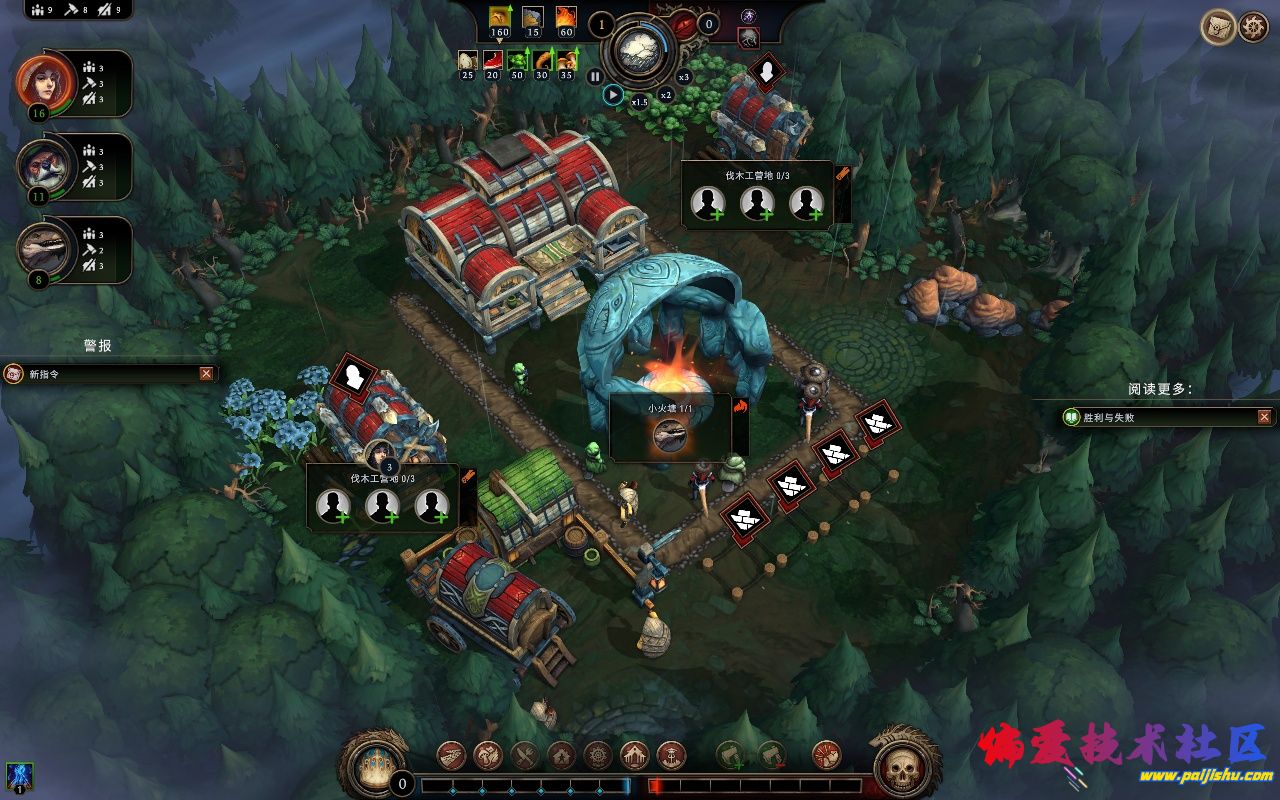Set game speed to x2
The height and width of the screenshot is (800, 1280).
(665, 95)
